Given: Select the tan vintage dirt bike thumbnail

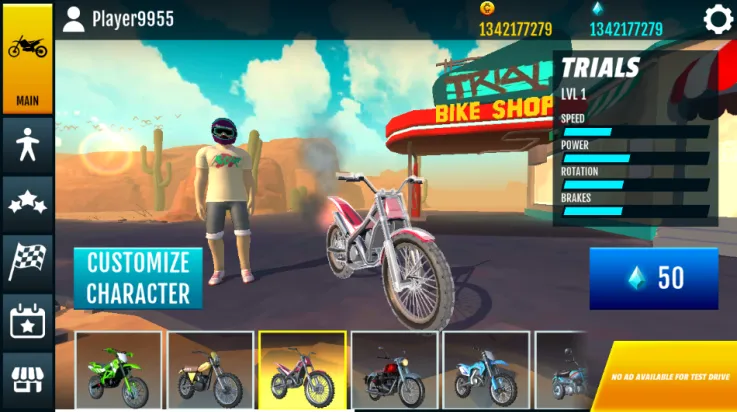Looking at the screenshot, I should [210, 370].
